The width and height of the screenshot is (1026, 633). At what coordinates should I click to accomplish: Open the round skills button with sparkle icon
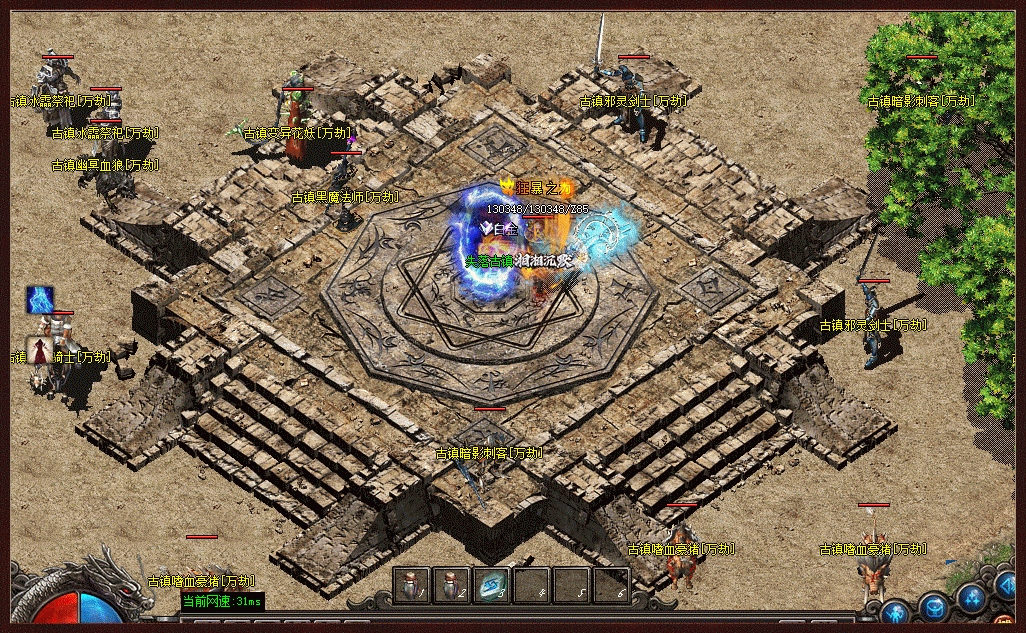pos(971,596)
